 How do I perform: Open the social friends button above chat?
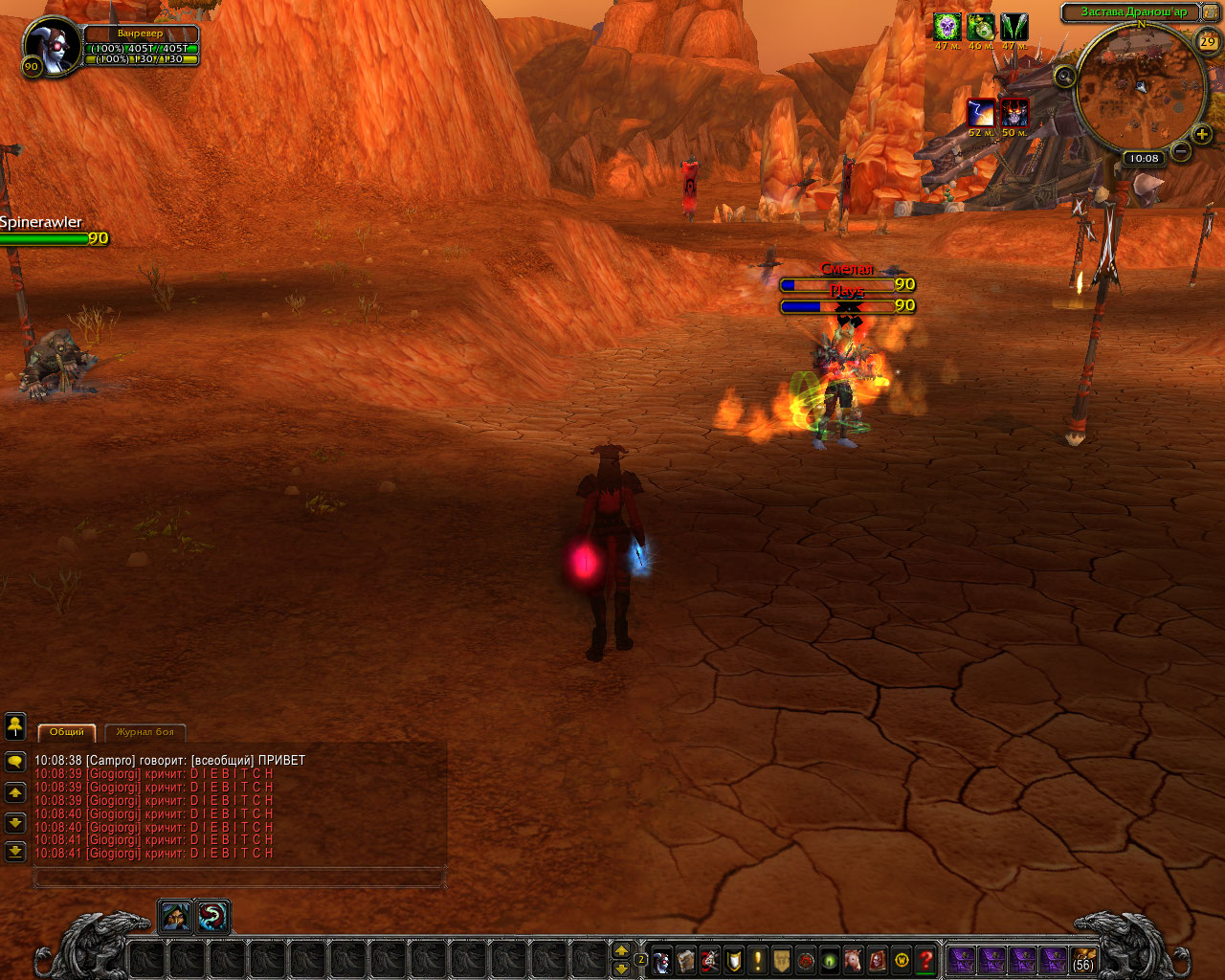pyautogui.click(x=15, y=726)
